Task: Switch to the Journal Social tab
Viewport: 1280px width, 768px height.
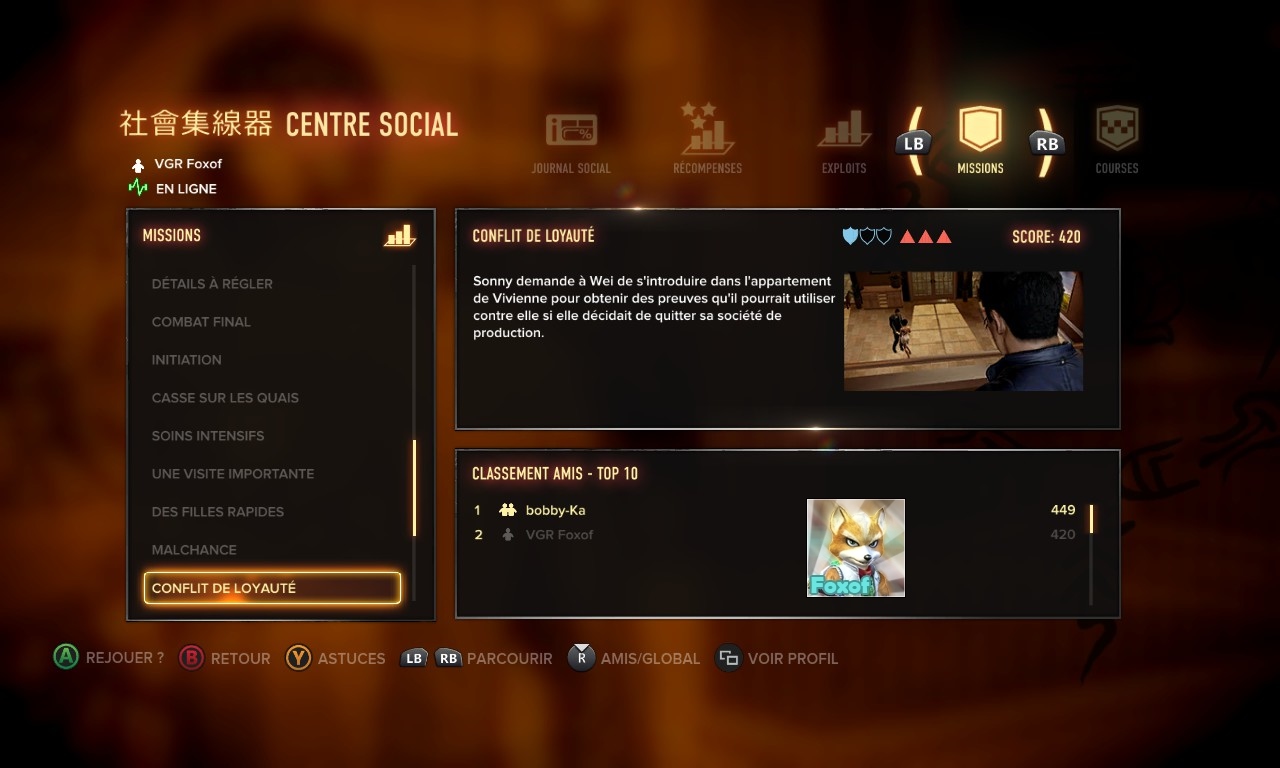Action: point(571,142)
